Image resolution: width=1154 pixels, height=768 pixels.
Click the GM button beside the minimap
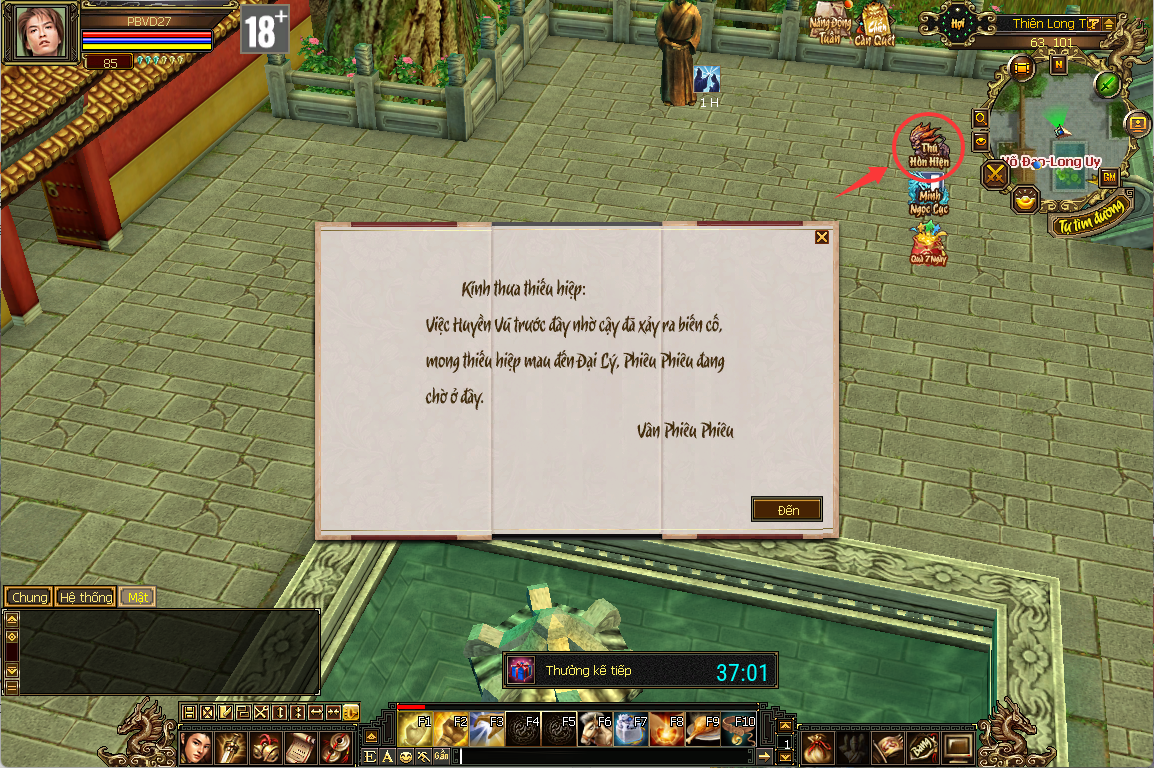1108,177
